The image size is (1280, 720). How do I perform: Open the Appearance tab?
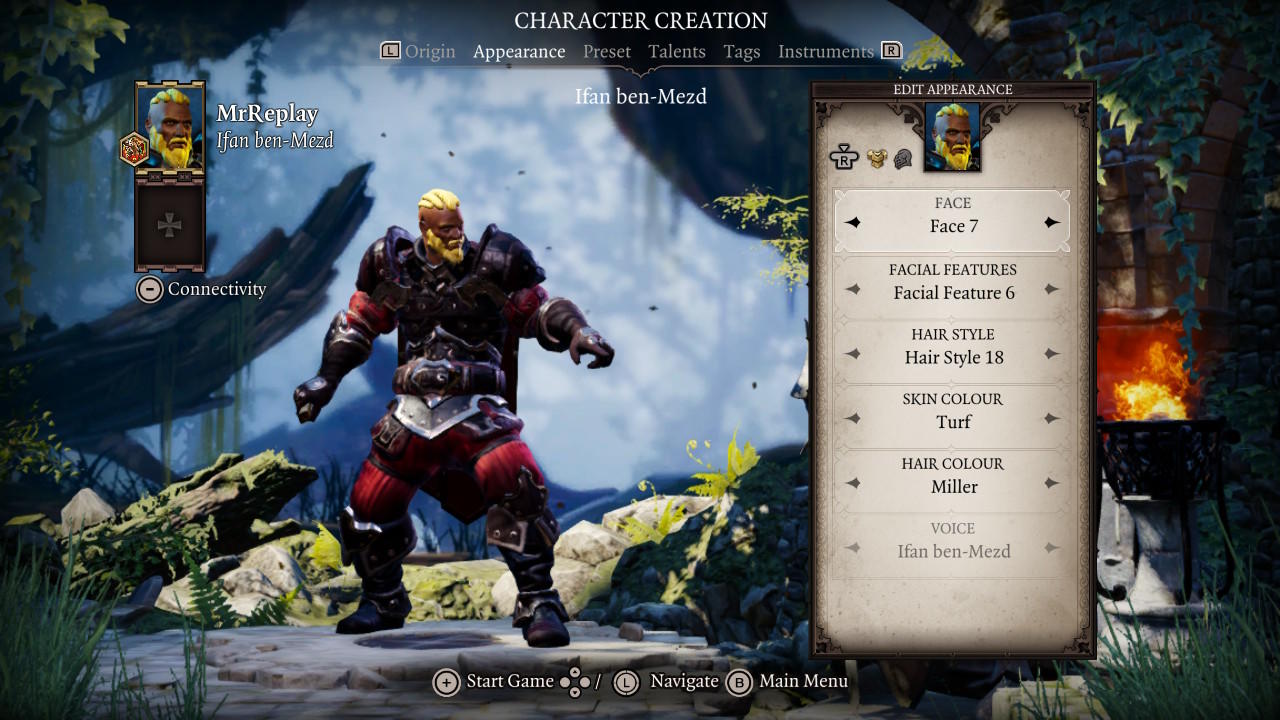click(519, 51)
